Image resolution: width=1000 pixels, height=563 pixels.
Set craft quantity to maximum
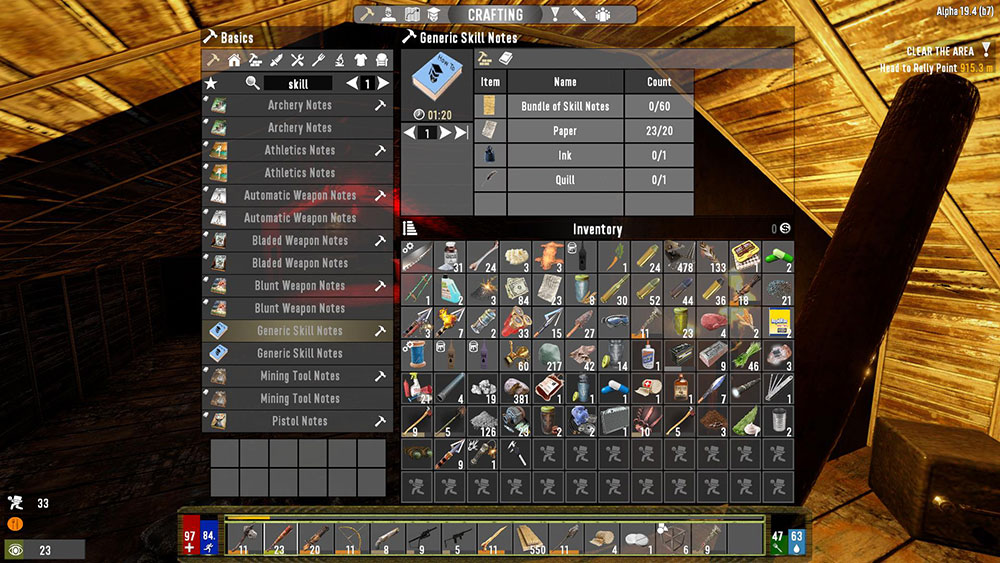pos(461,133)
